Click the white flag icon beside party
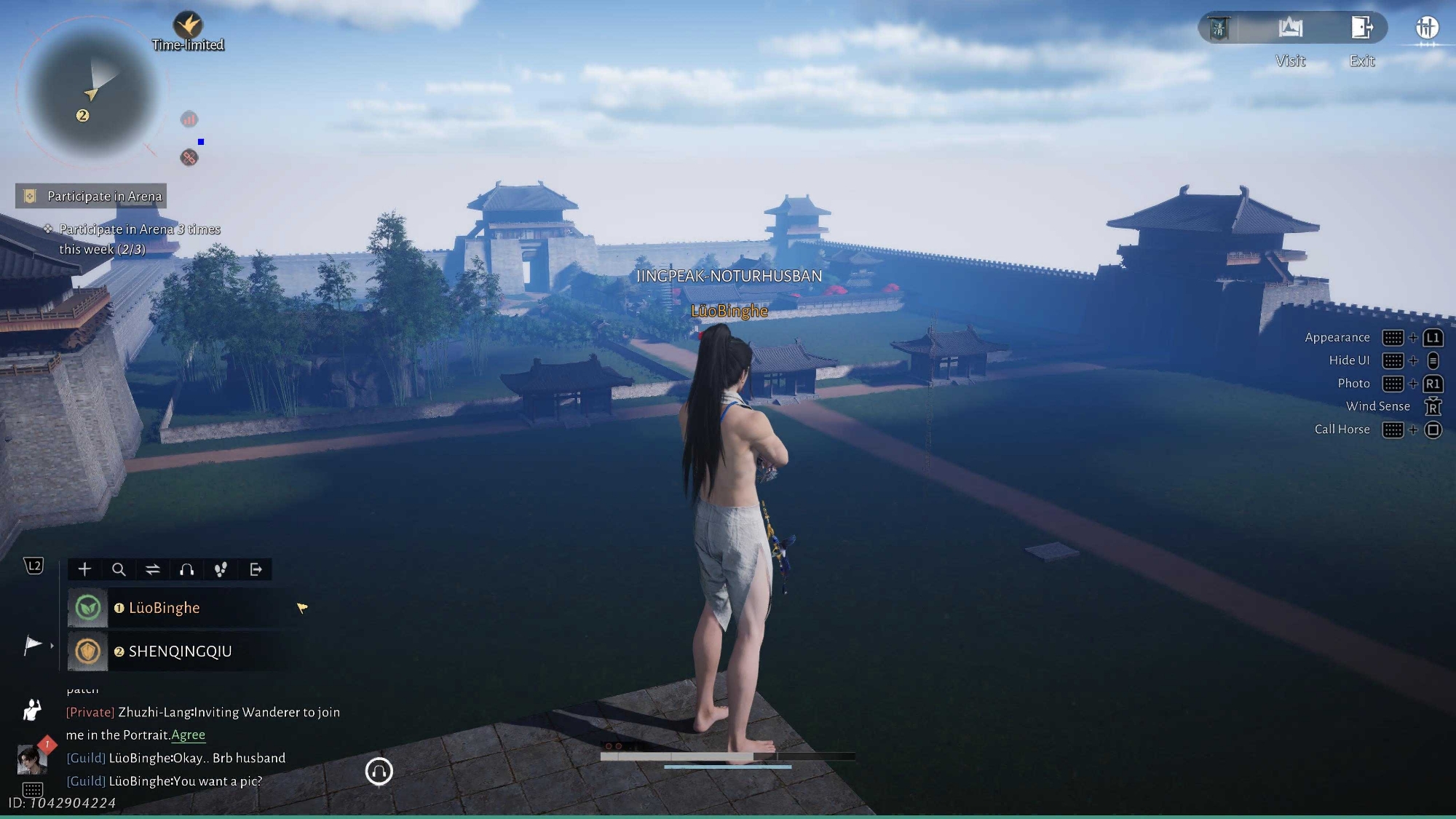This screenshot has width=1456, height=819. (33, 645)
